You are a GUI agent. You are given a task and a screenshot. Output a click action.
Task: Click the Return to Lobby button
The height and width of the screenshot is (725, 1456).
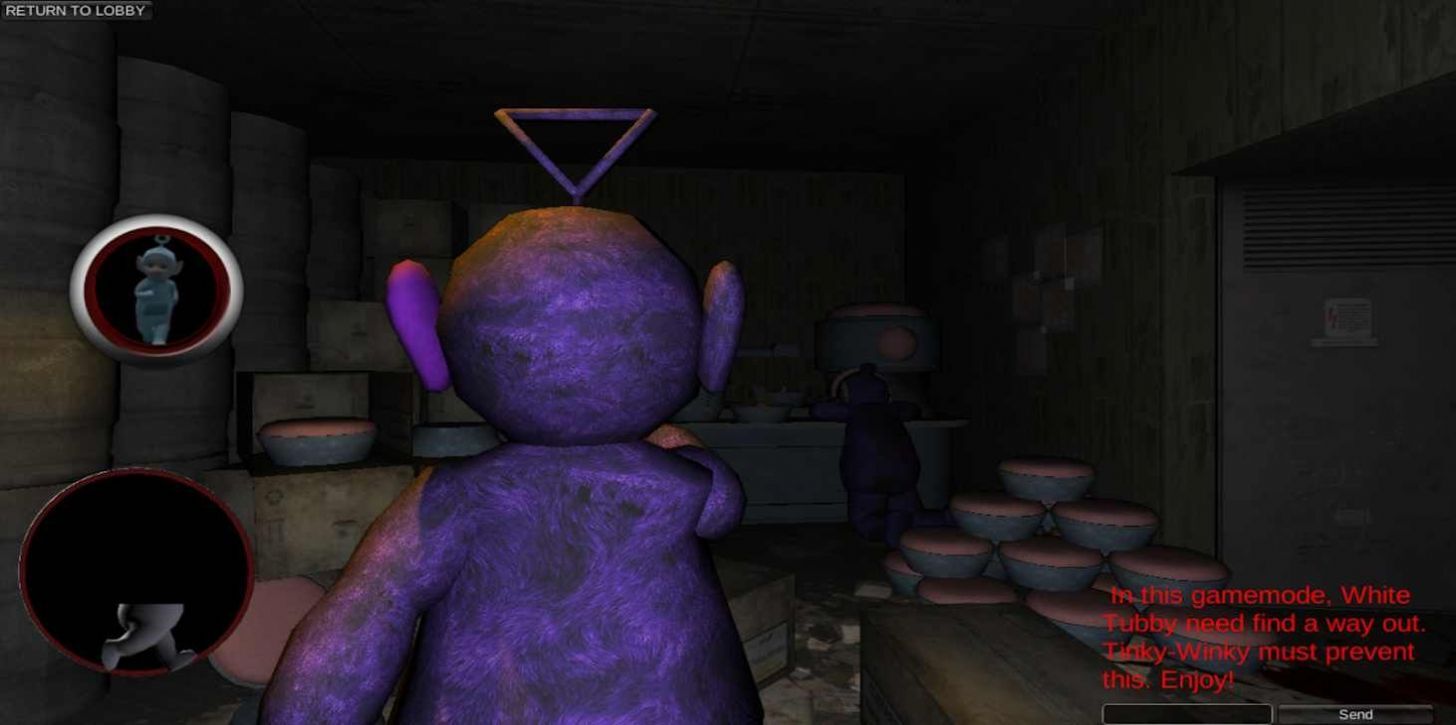tap(75, 10)
